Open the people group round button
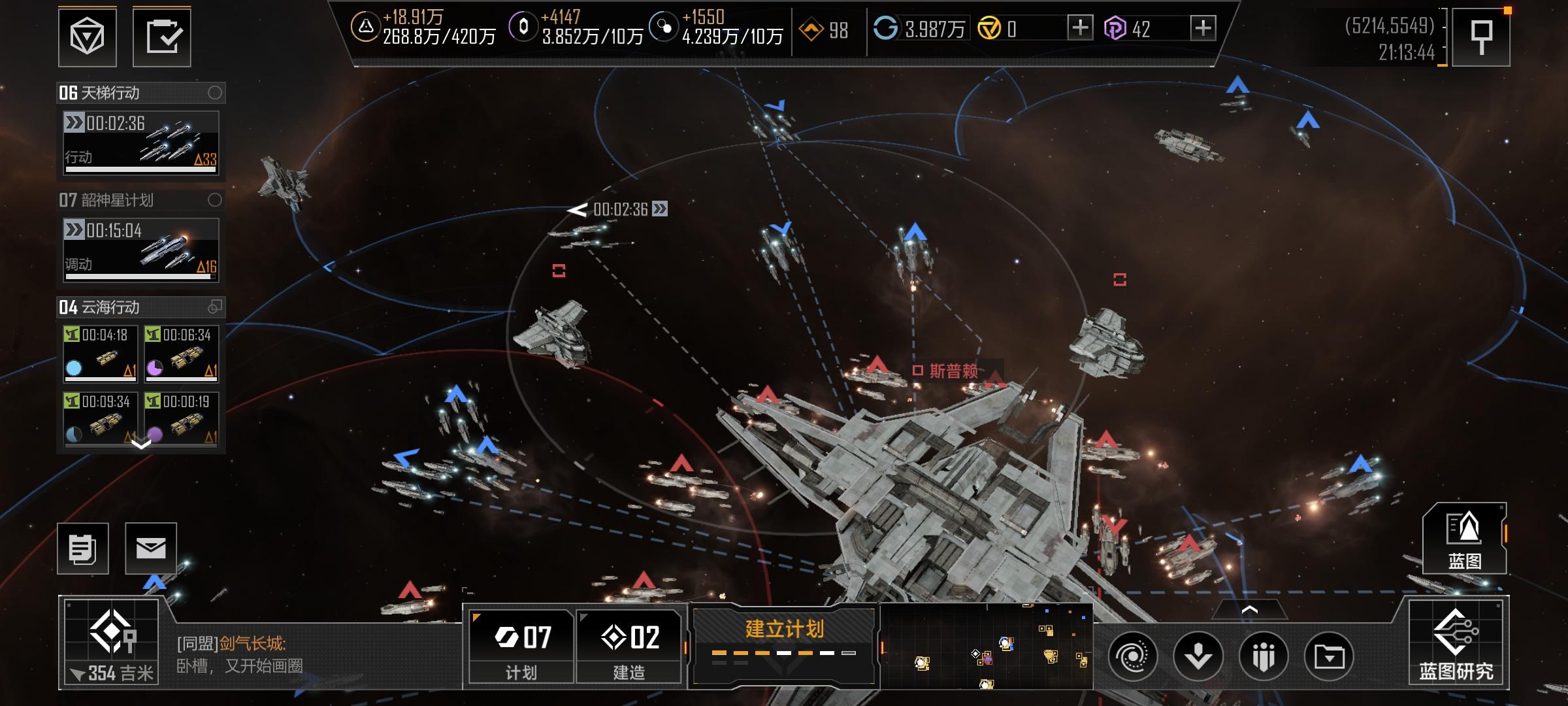The image size is (1568, 706). [x=1264, y=656]
